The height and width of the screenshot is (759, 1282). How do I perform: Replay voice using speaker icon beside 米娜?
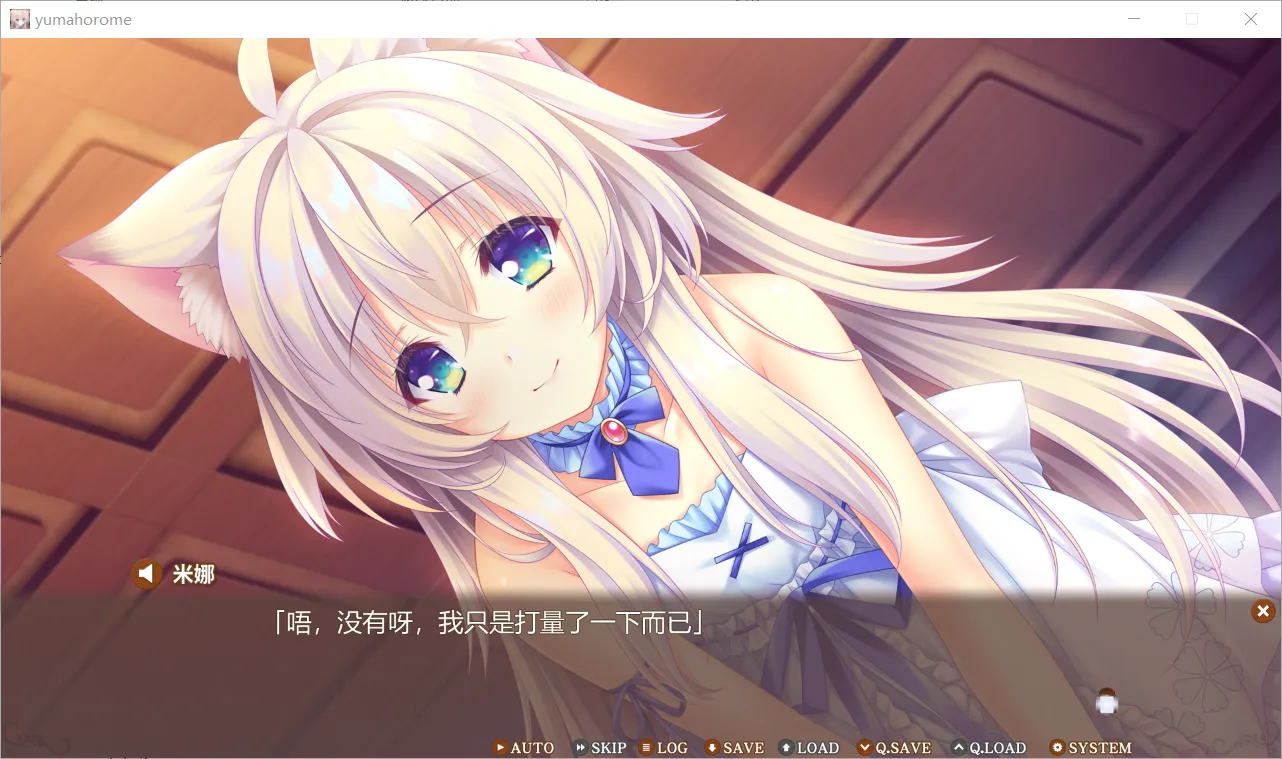[x=146, y=573]
